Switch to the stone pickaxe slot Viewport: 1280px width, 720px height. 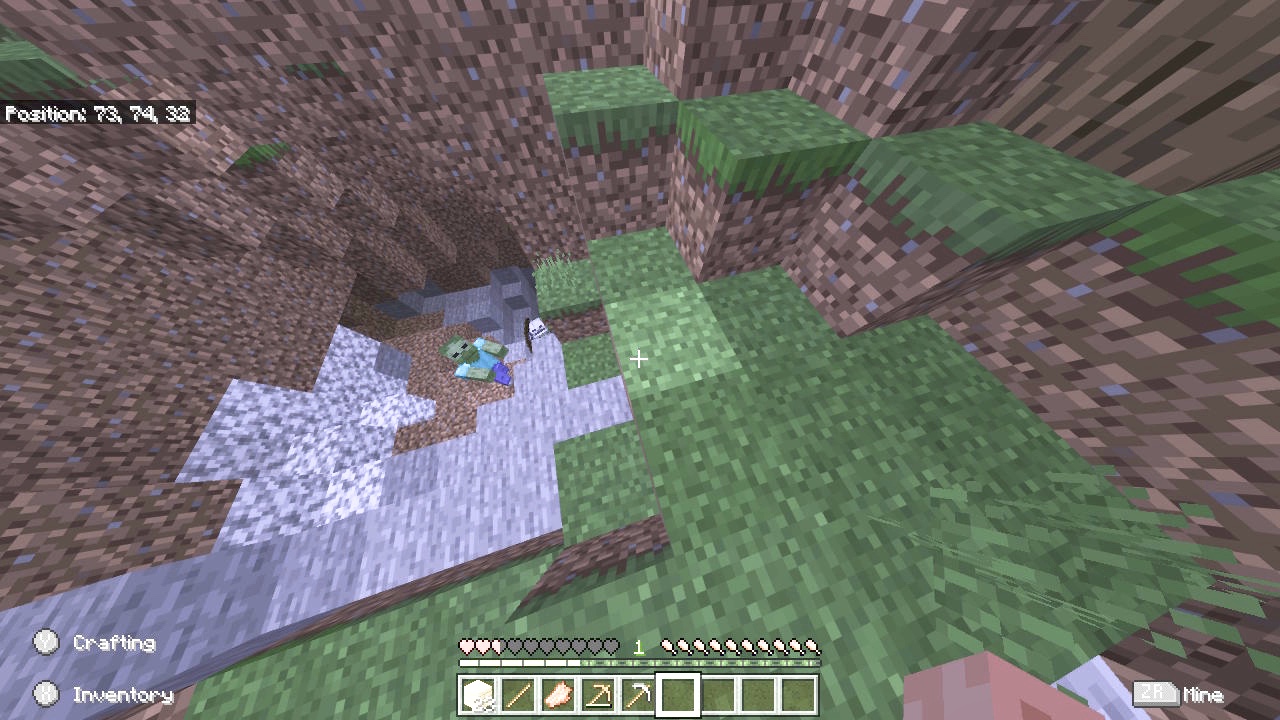tap(639, 695)
